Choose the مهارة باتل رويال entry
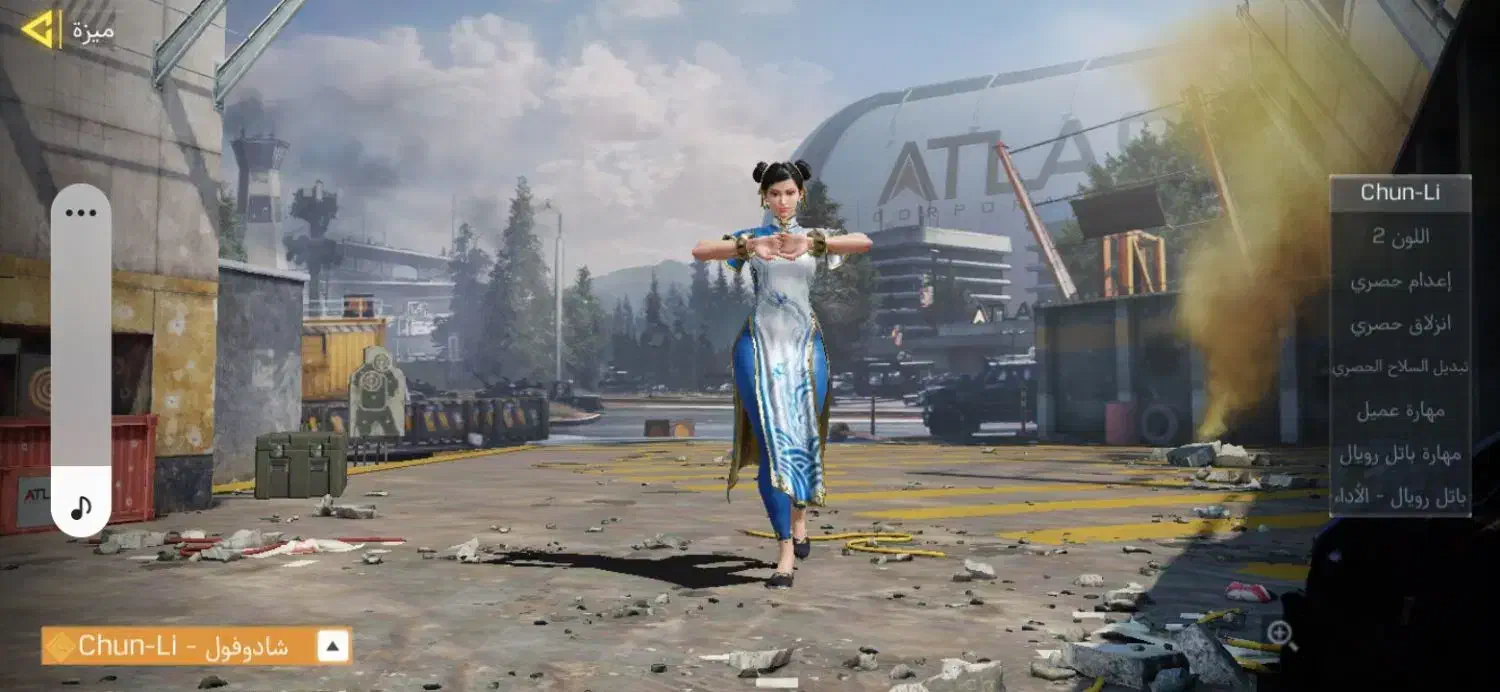The image size is (1500, 692). (1399, 453)
